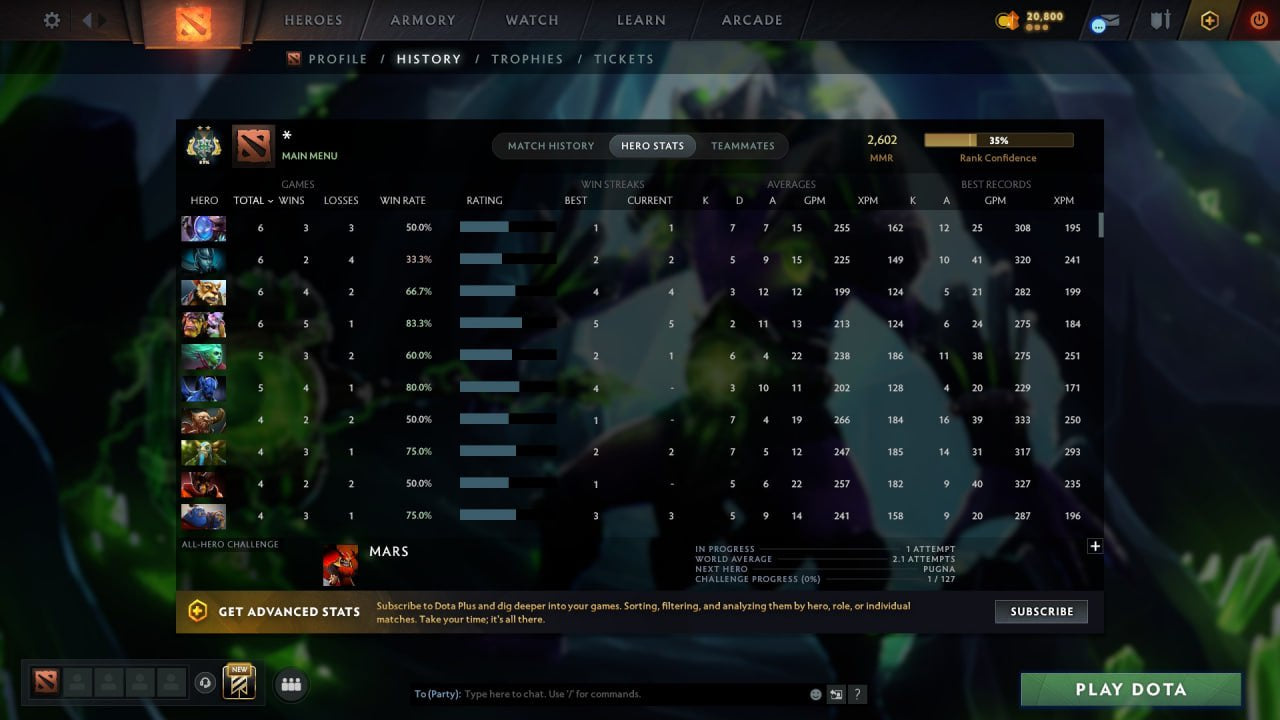Click the Dota 2 logo beside Main Menu
This screenshot has width=1280, height=720.
(x=252, y=144)
